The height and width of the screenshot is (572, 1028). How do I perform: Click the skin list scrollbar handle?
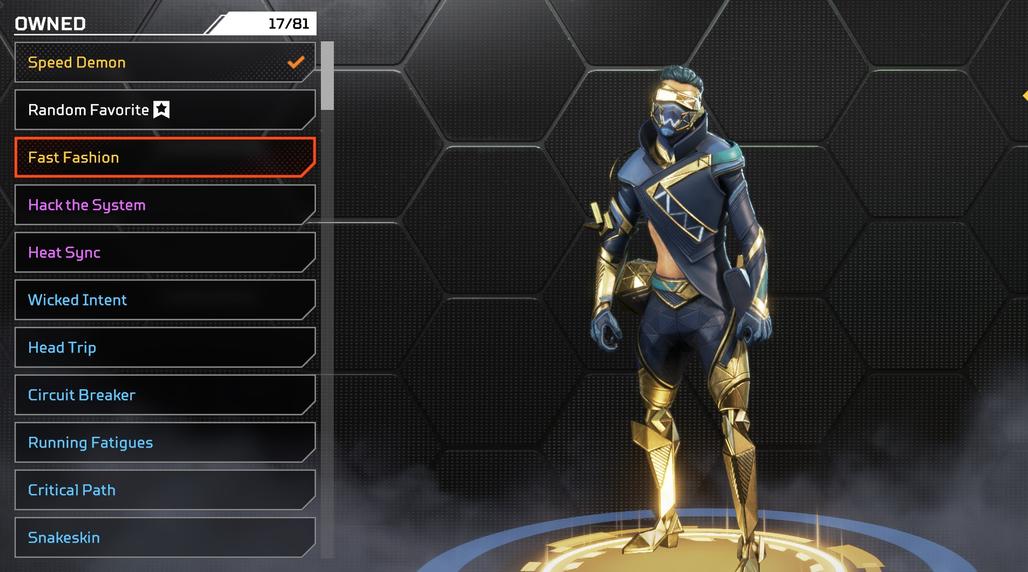pos(327,75)
